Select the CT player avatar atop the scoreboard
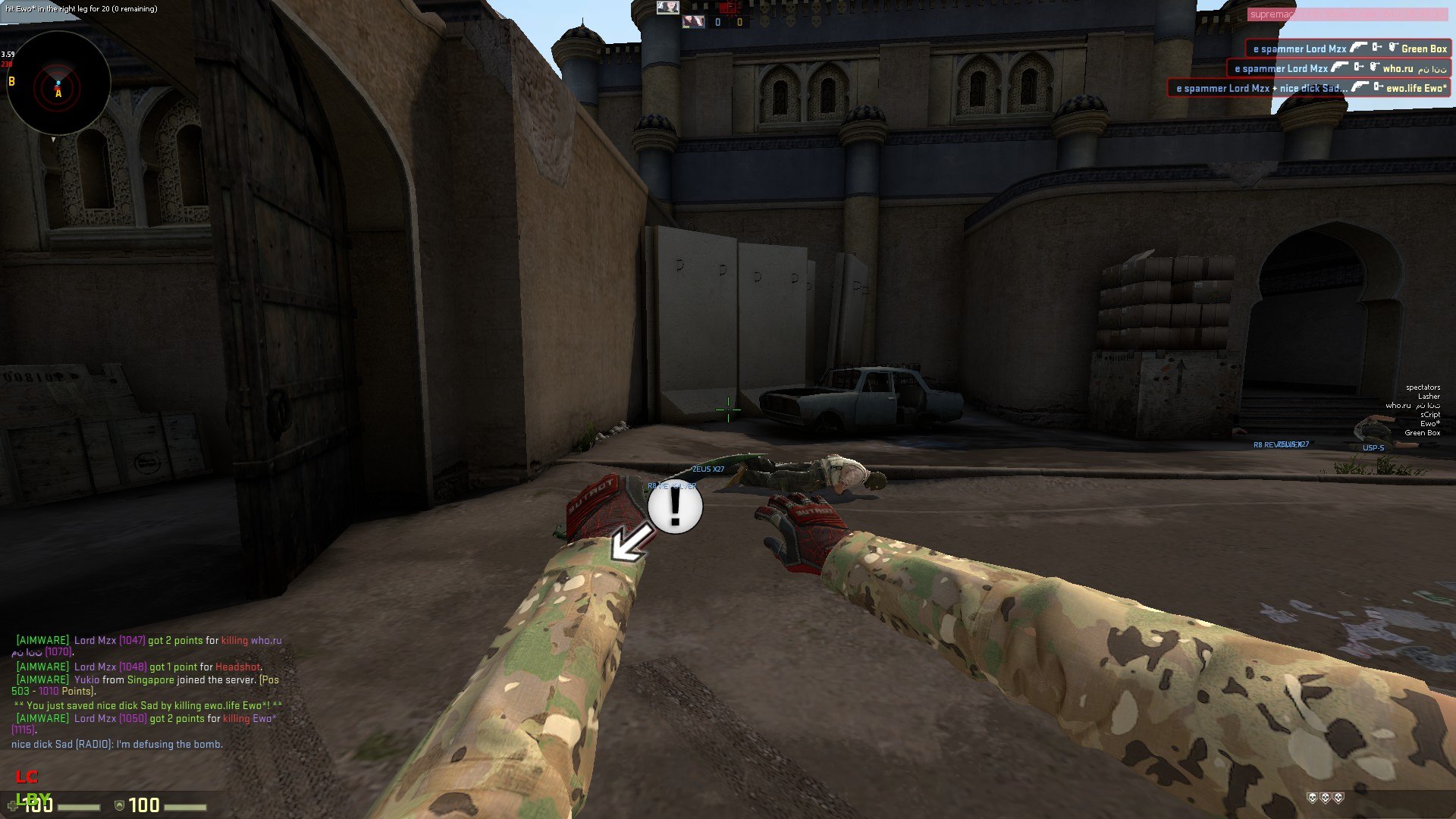This screenshot has width=1456, height=819. coord(668,8)
